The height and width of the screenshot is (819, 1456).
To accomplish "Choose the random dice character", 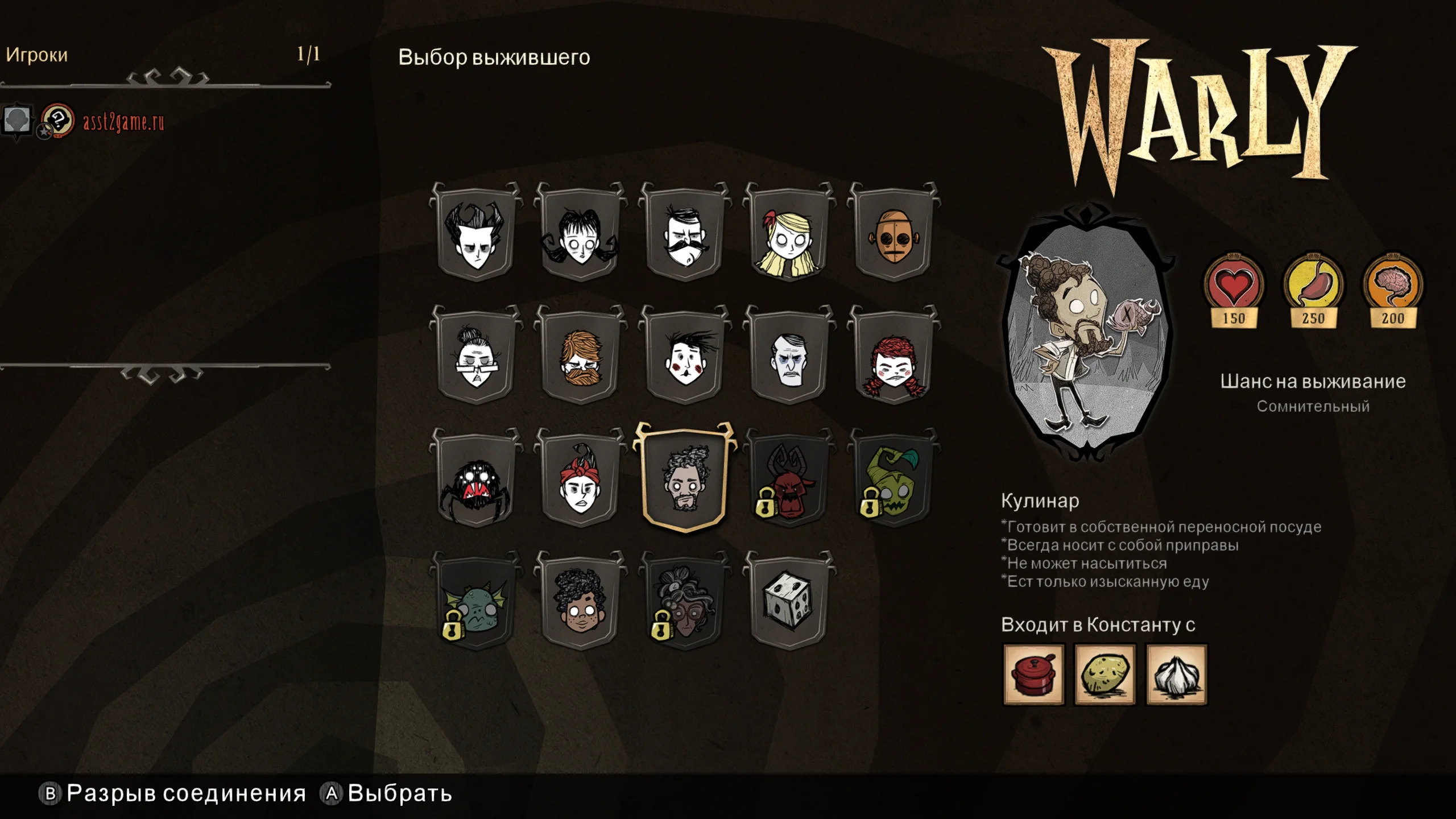I will point(789,603).
